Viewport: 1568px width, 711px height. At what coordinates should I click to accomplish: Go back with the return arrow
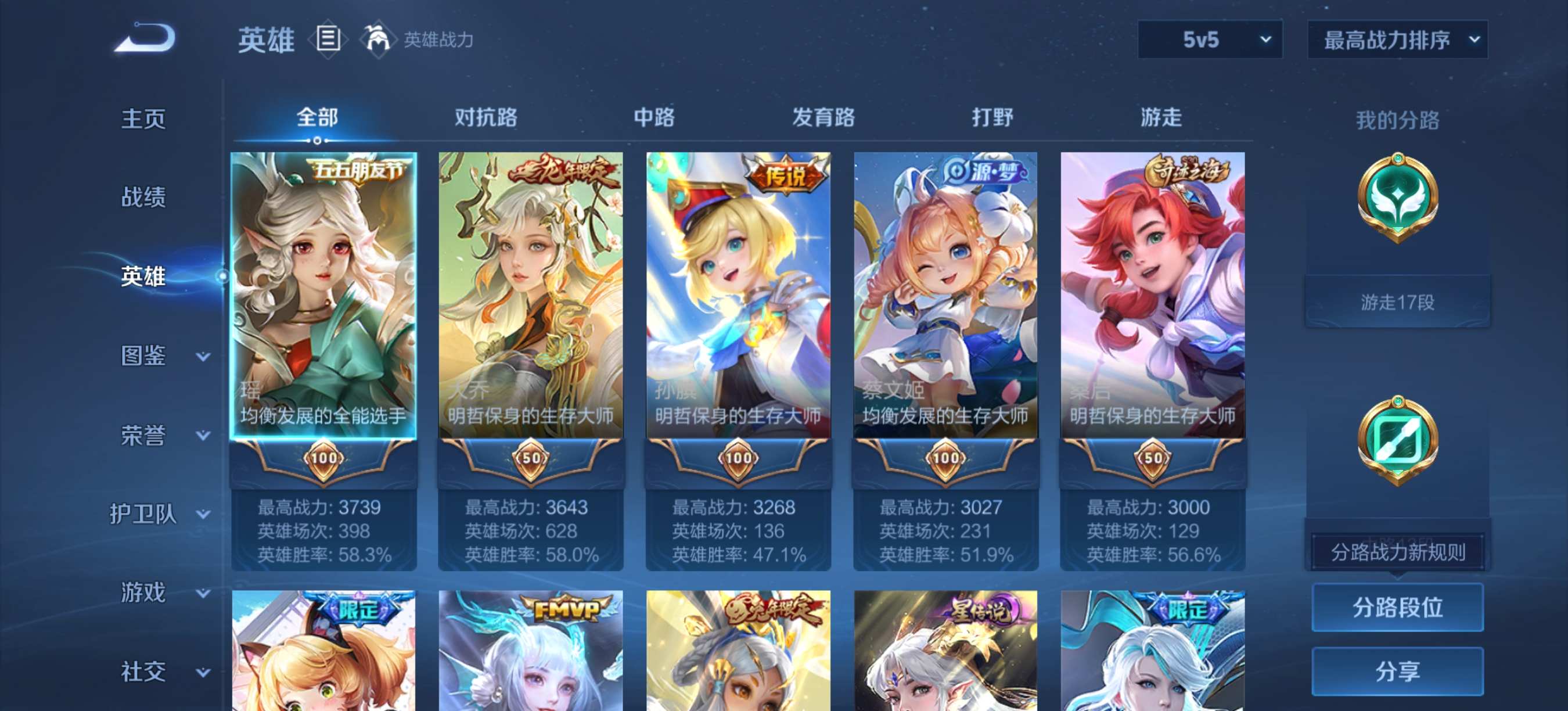pyautogui.click(x=145, y=38)
